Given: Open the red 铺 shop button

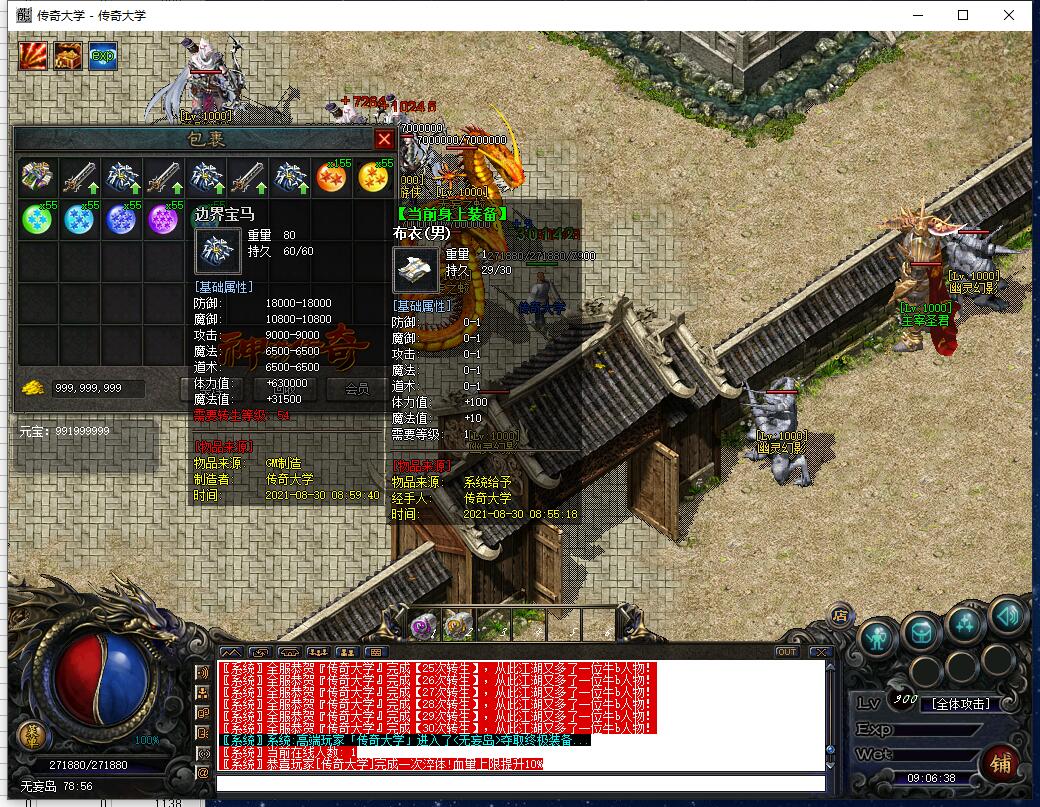Looking at the screenshot, I should pos(999,762).
